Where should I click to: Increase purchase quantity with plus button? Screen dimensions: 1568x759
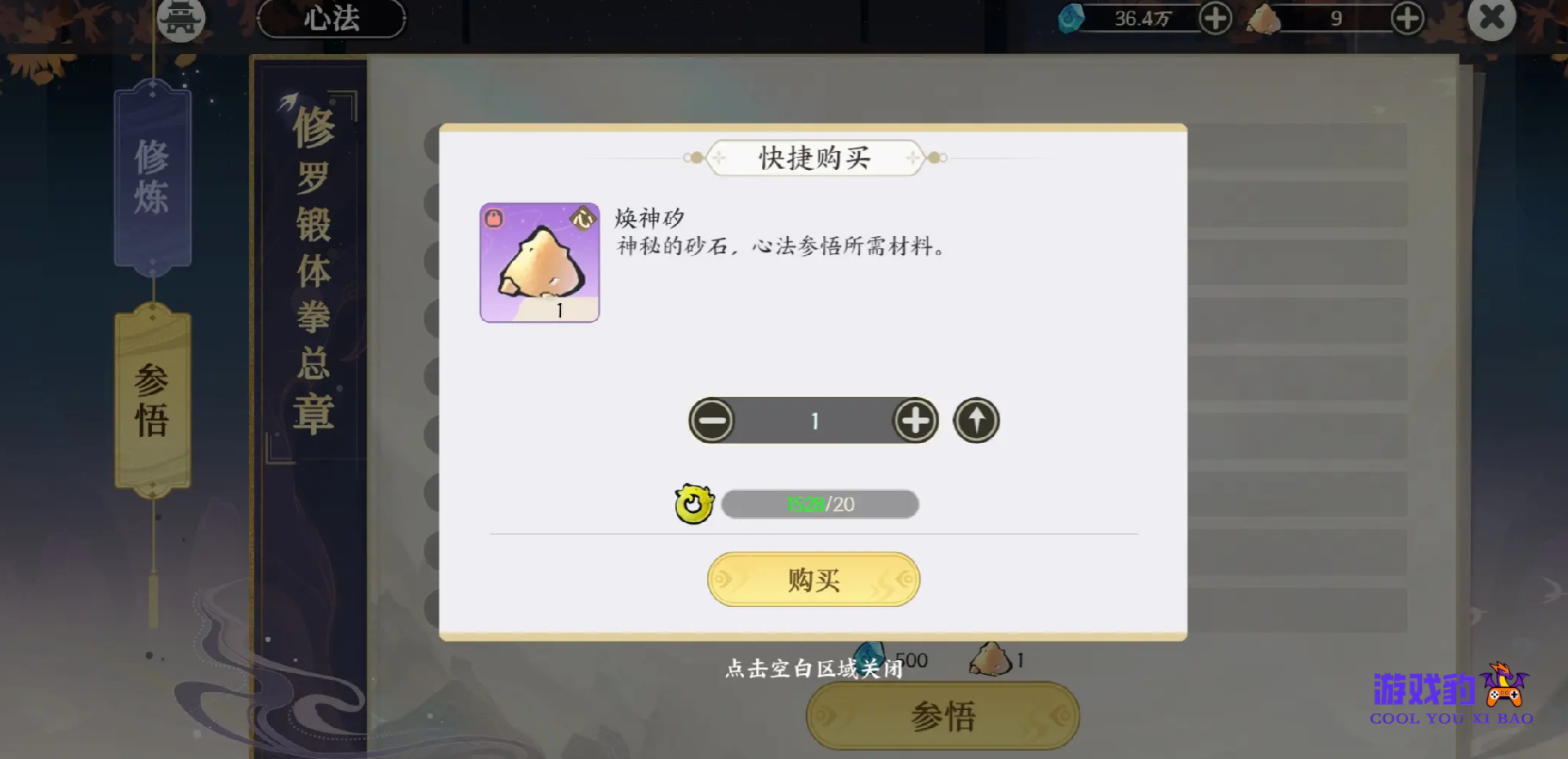(x=915, y=421)
